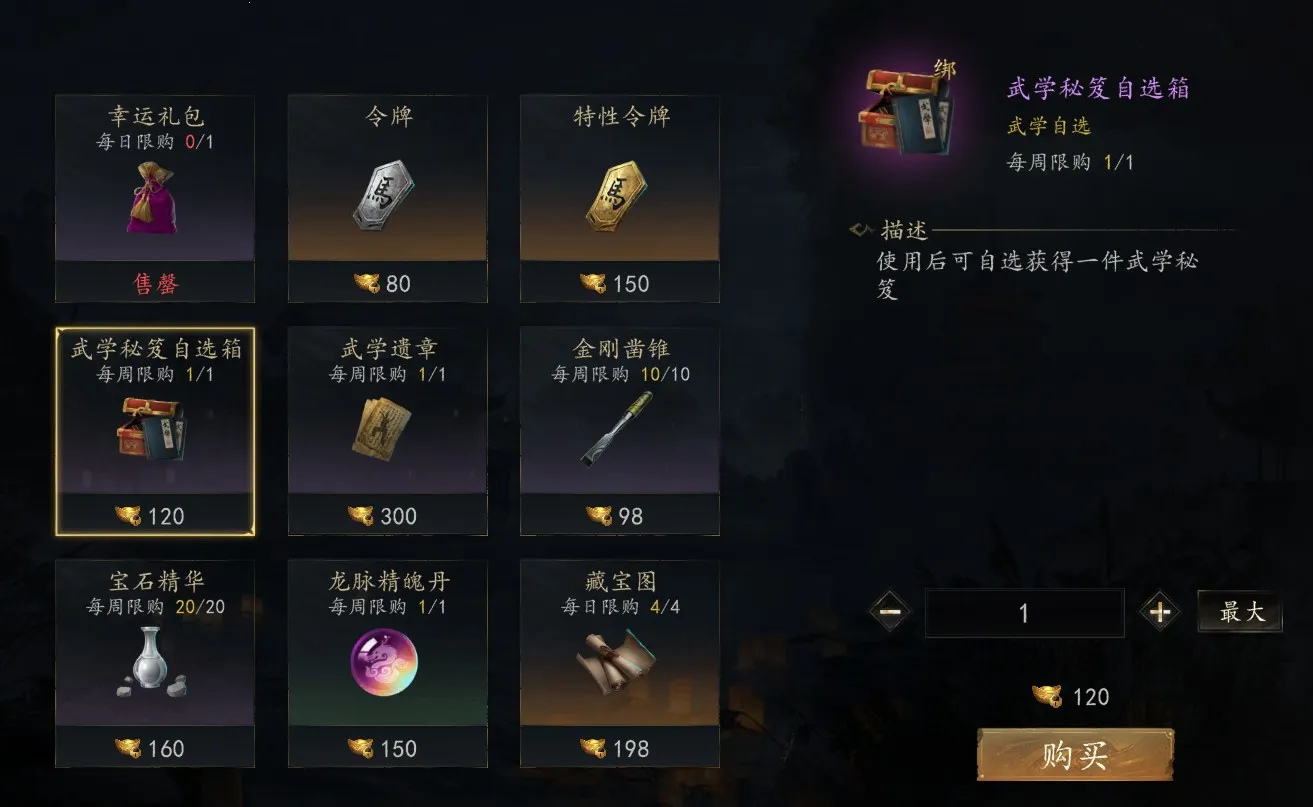
Task: Select the 金刚凿锥 chisel icon
Action: 620,430
